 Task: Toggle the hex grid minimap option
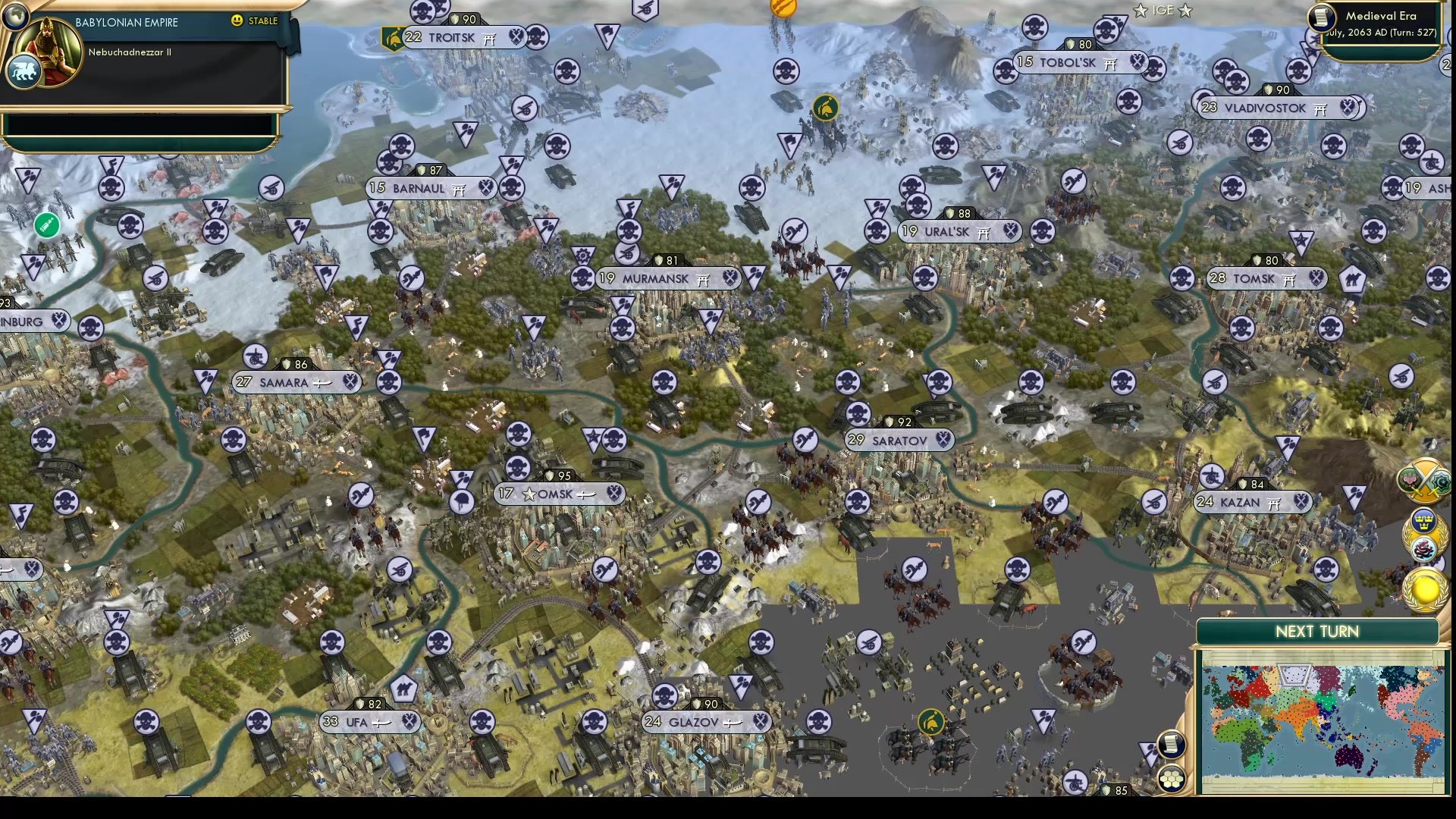click(1172, 779)
